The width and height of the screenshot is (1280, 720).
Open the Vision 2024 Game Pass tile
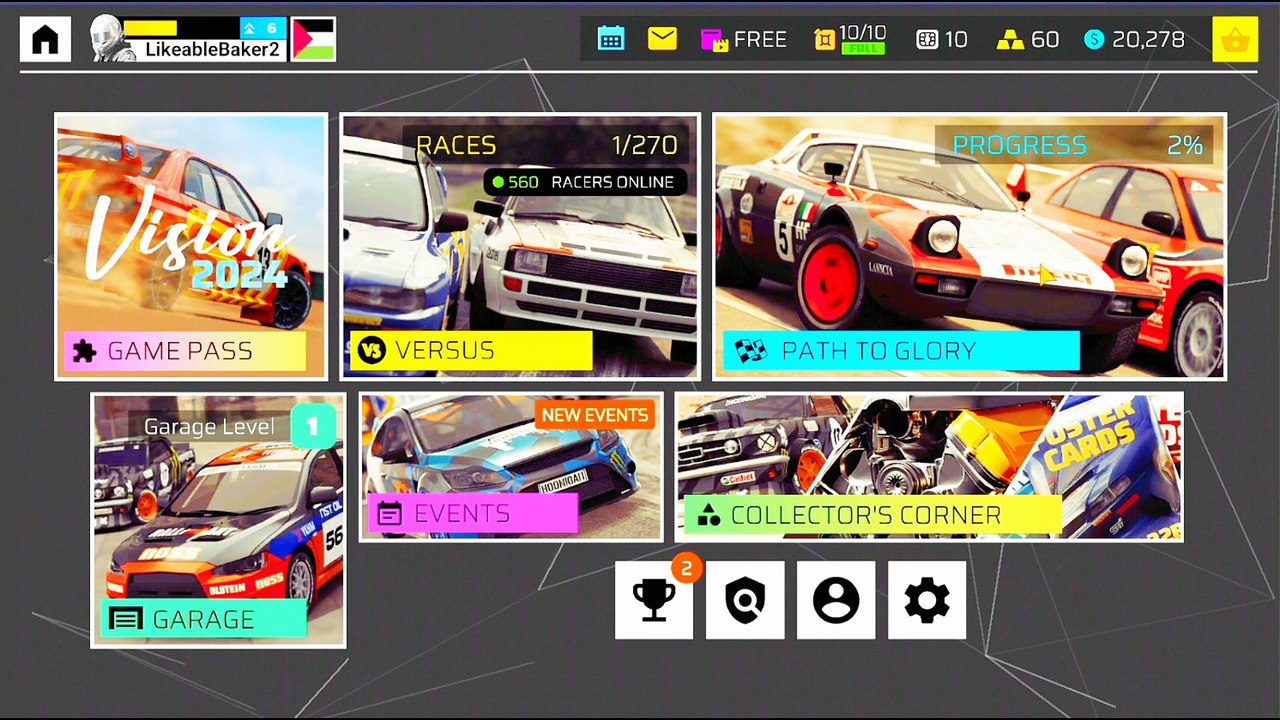click(x=191, y=246)
